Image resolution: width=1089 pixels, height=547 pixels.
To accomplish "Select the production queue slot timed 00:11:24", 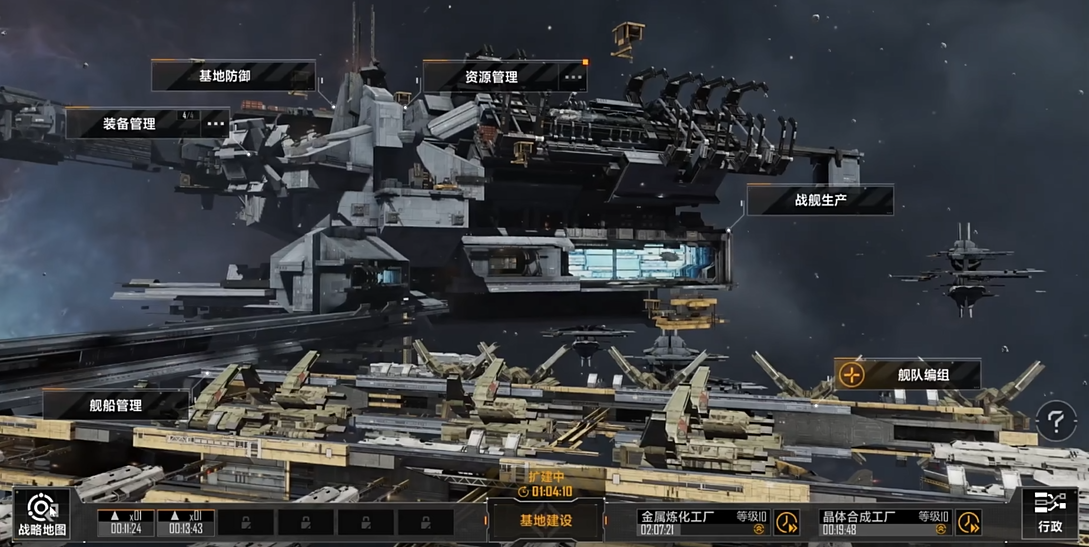I will 126,522.
